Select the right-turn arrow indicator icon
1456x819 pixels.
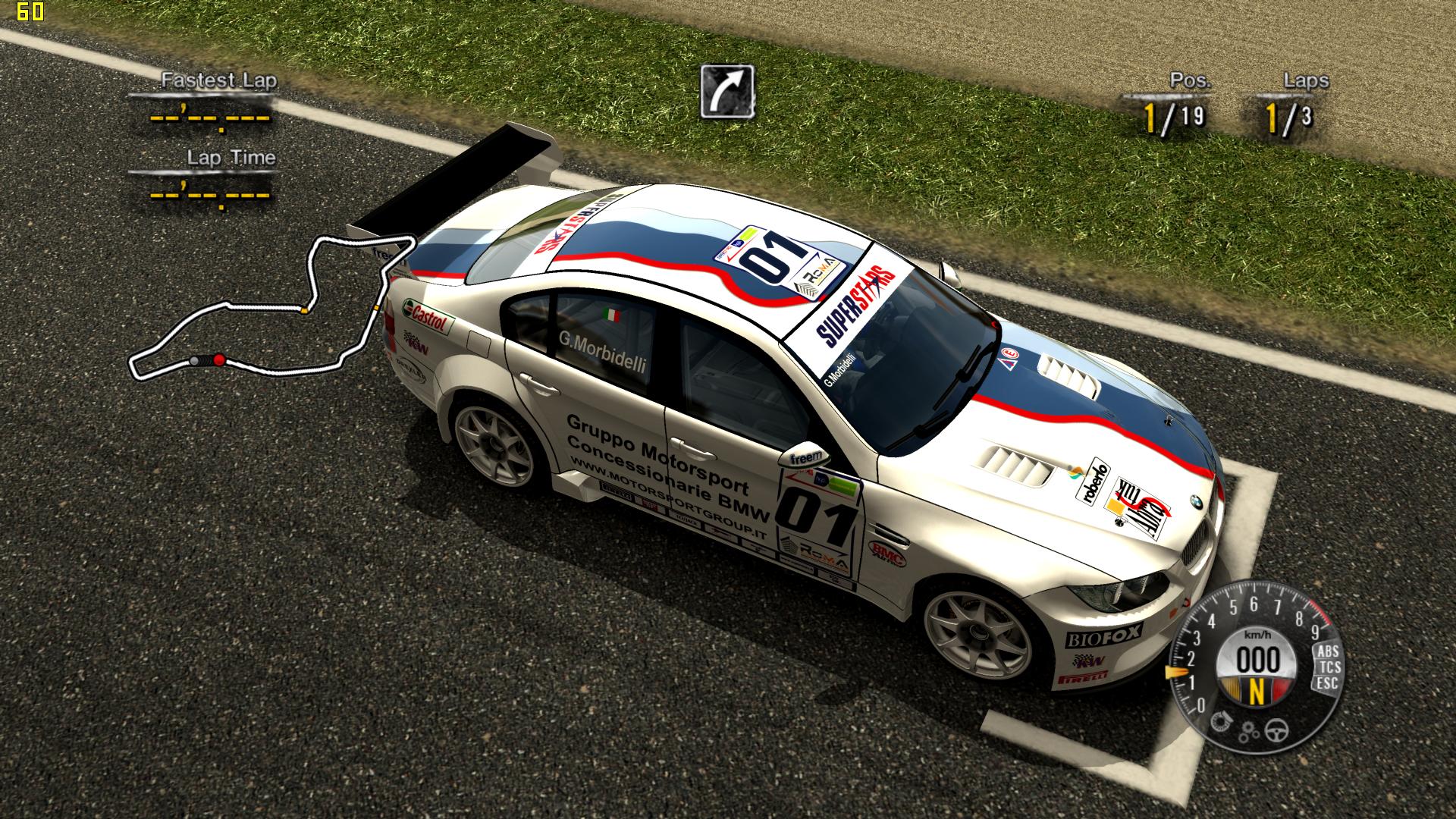point(727,92)
